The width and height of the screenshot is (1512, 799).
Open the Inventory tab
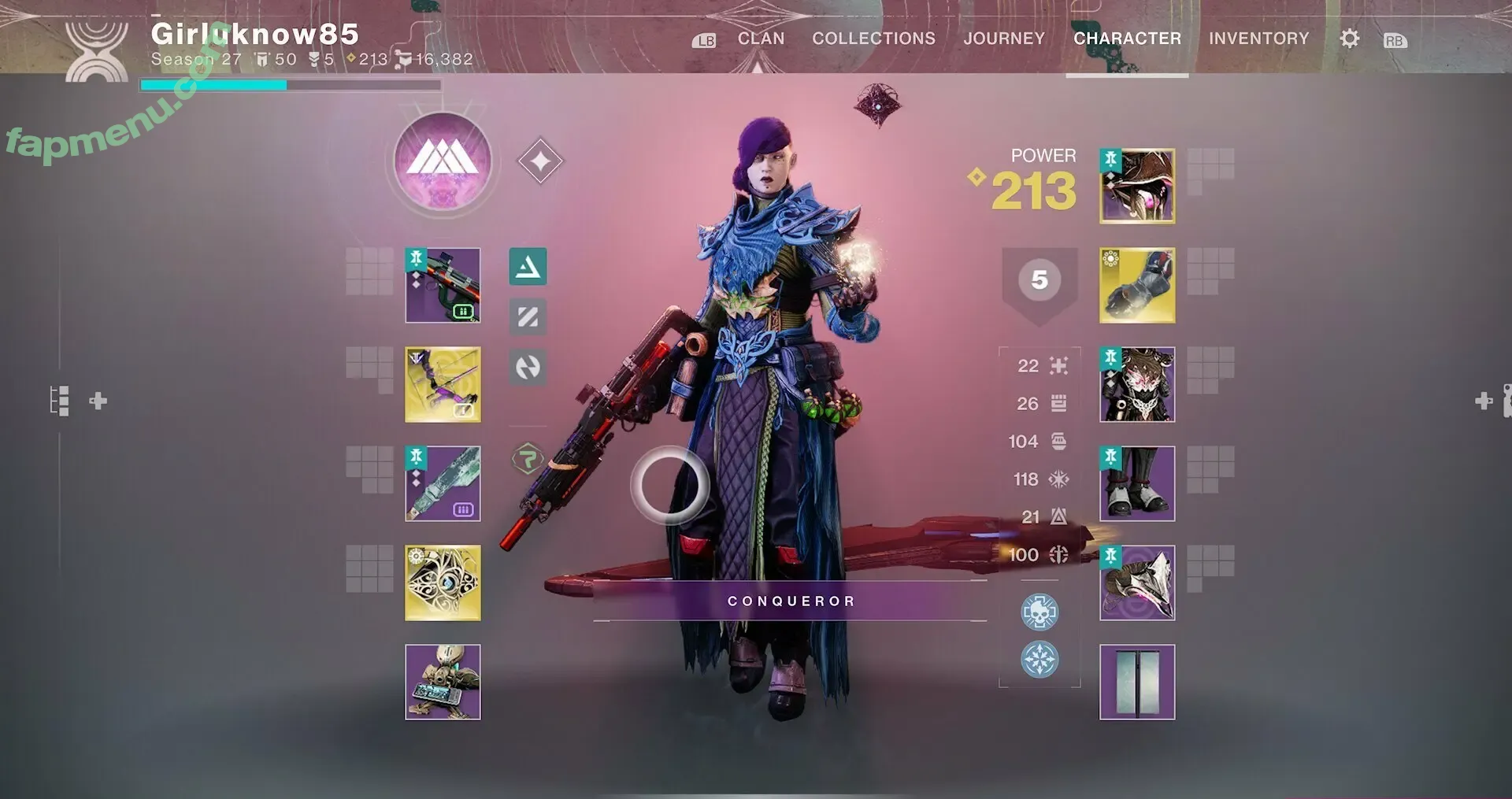(1258, 39)
